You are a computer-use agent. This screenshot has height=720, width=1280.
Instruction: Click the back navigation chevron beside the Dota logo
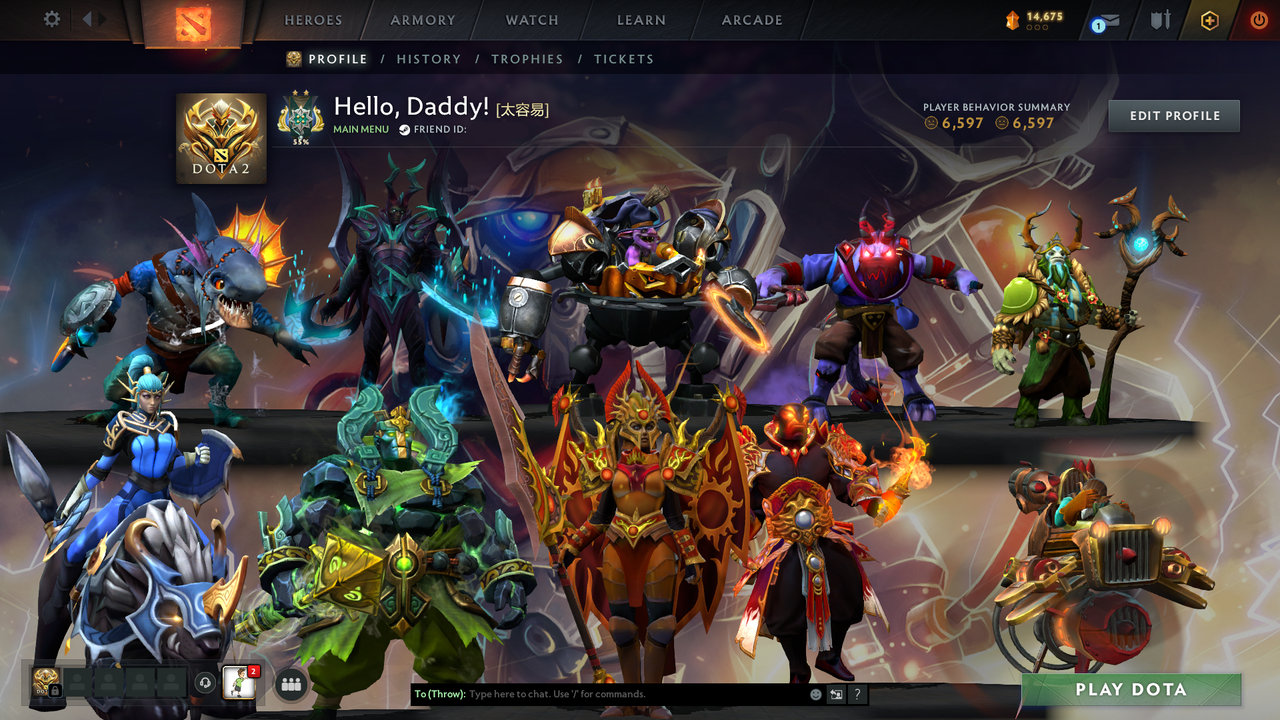88,18
